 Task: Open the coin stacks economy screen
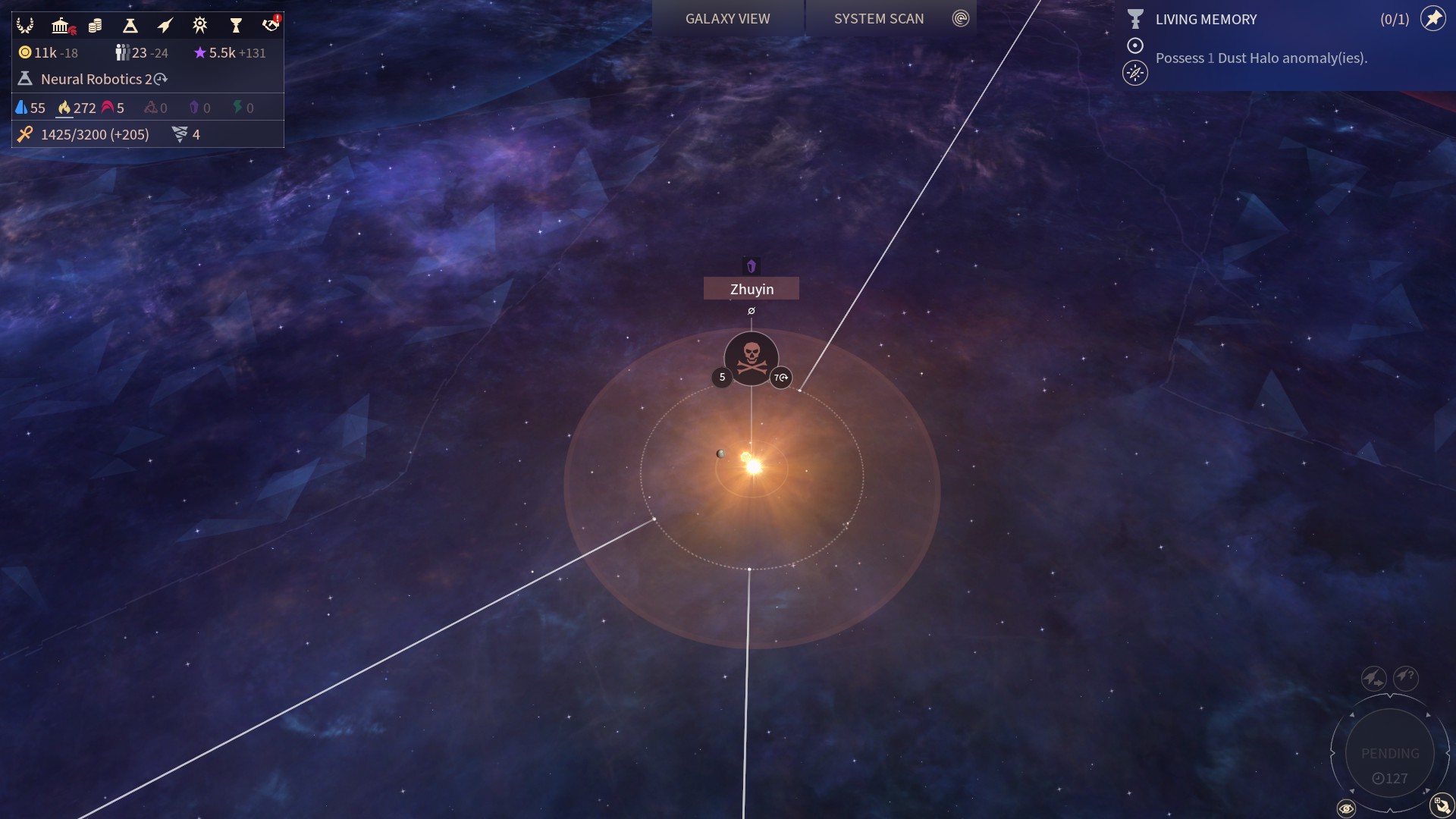pos(95,26)
